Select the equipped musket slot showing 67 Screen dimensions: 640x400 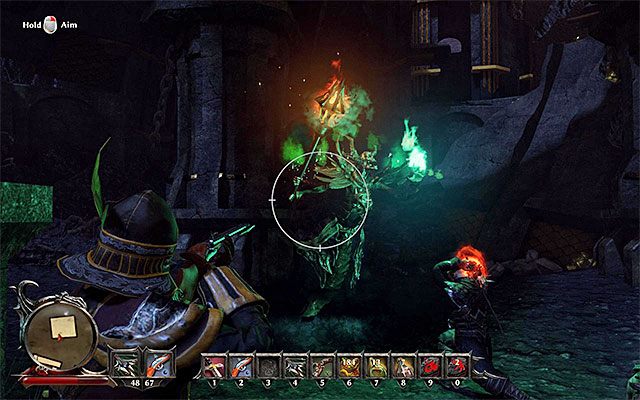[x=158, y=362]
